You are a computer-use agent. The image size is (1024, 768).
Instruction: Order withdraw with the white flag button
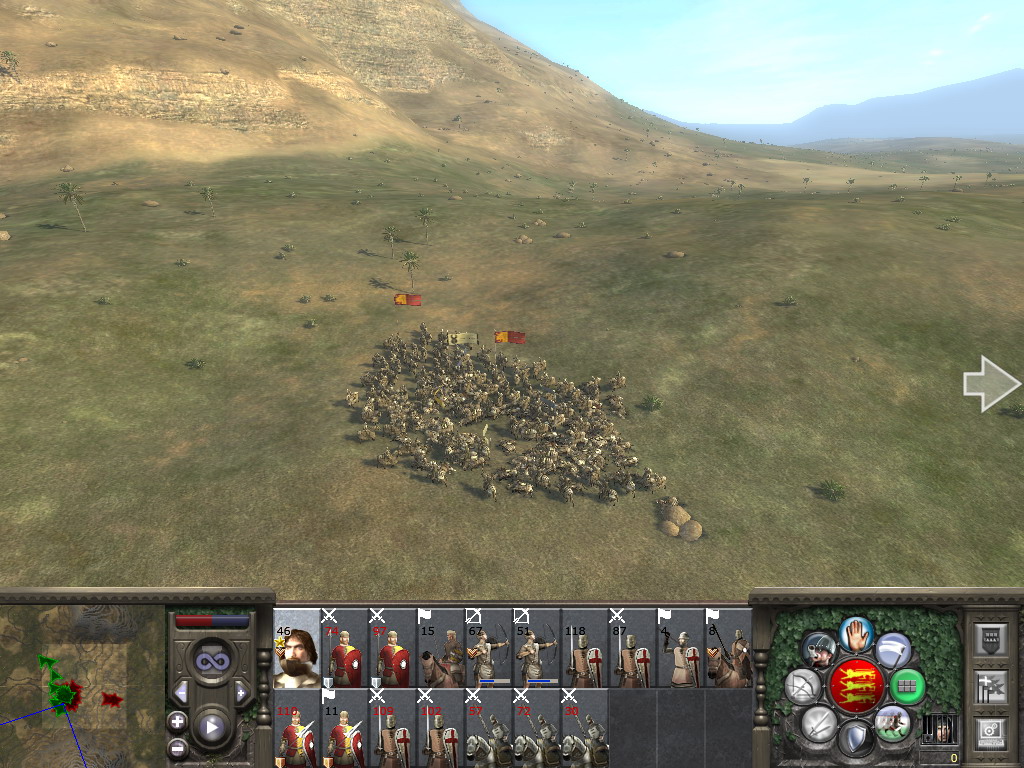point(892,650)
